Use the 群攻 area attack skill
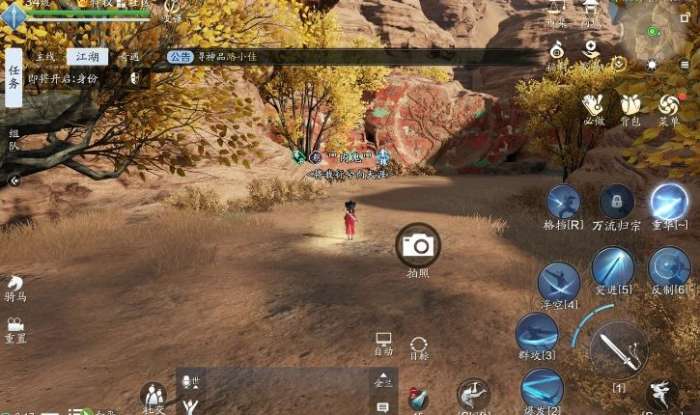Image resolution: width=700 pixels, height=415 pixels. click(537, 333)
